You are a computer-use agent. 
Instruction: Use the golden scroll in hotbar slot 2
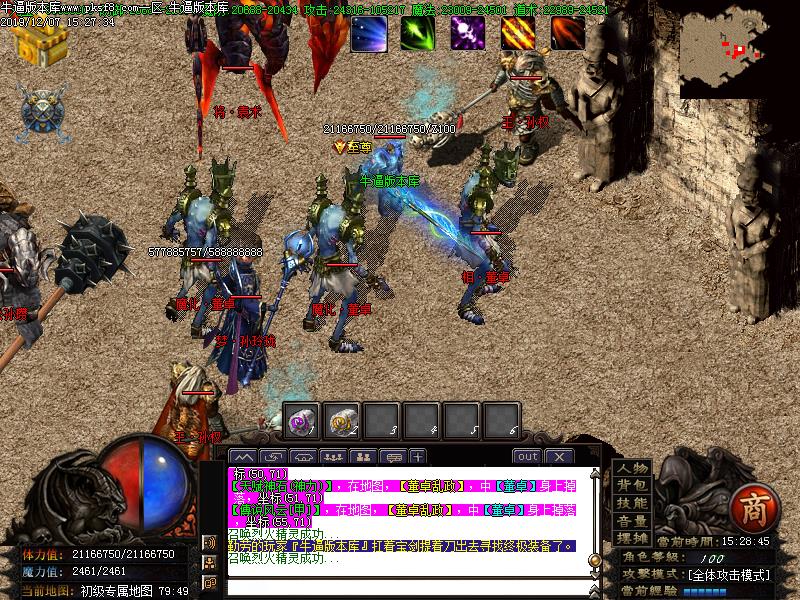344,420
